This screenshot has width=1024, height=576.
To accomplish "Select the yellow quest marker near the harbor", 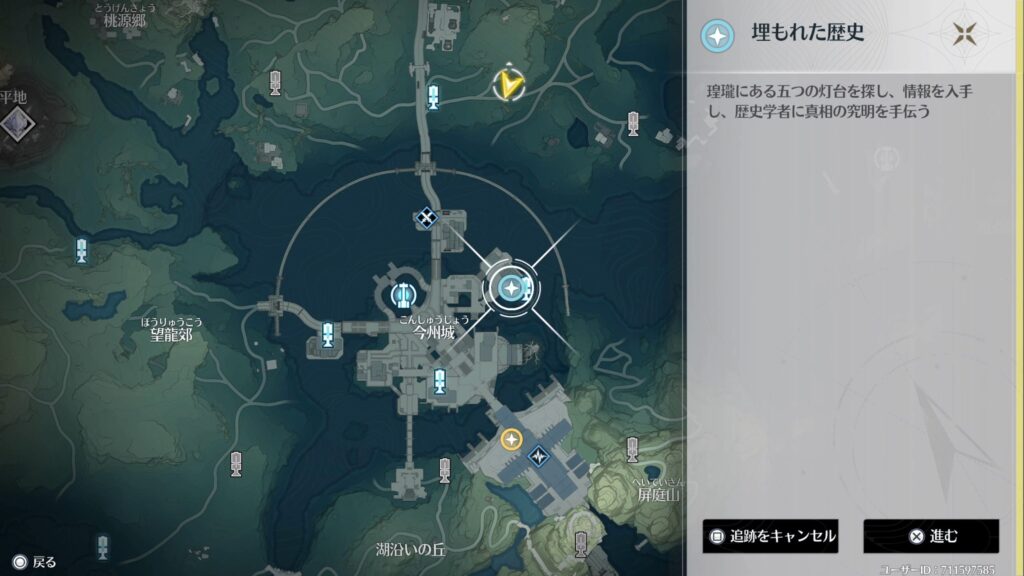I will [x=512, y=439].
